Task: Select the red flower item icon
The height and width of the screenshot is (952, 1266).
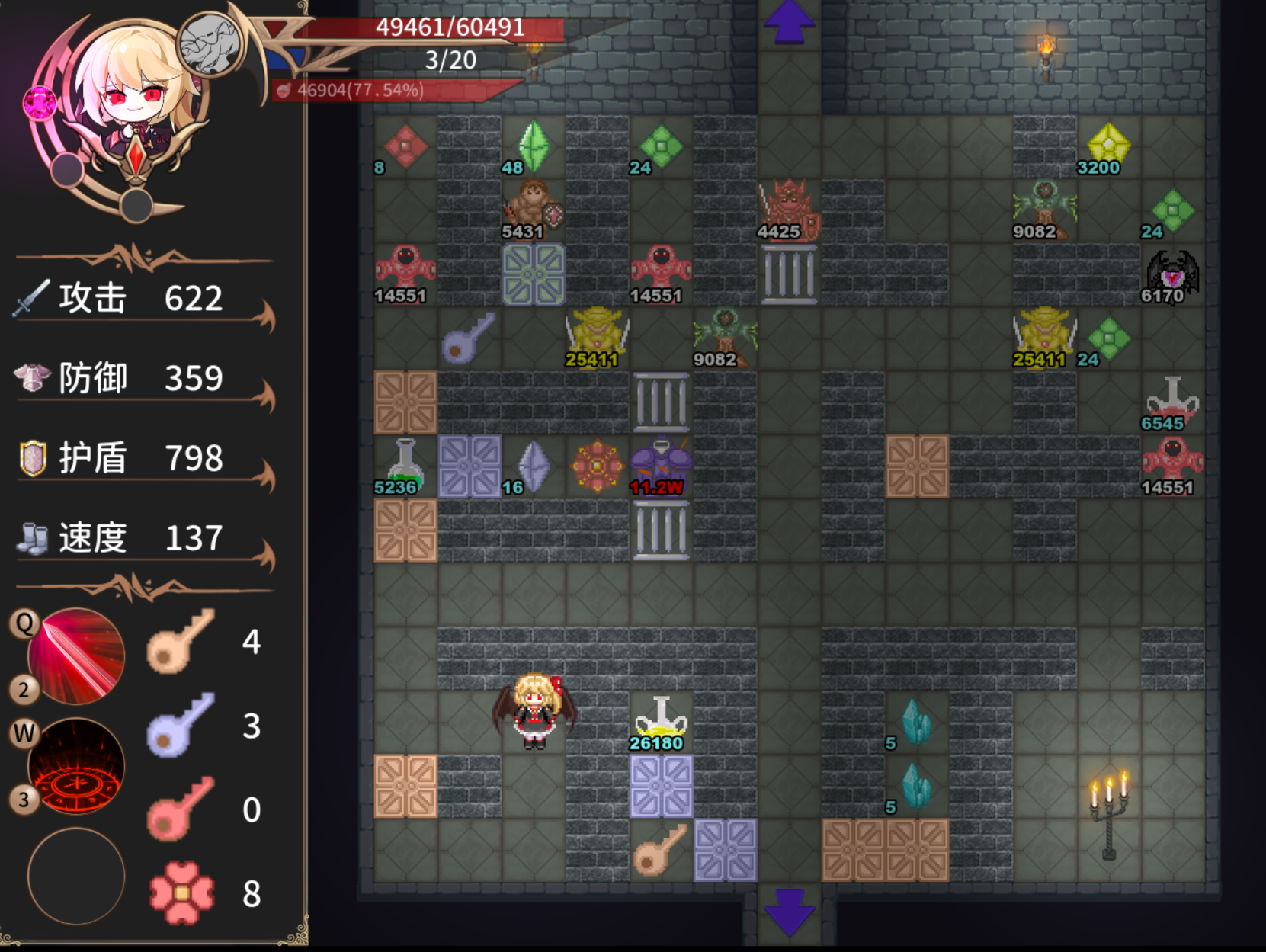Action: pos(181,893)
